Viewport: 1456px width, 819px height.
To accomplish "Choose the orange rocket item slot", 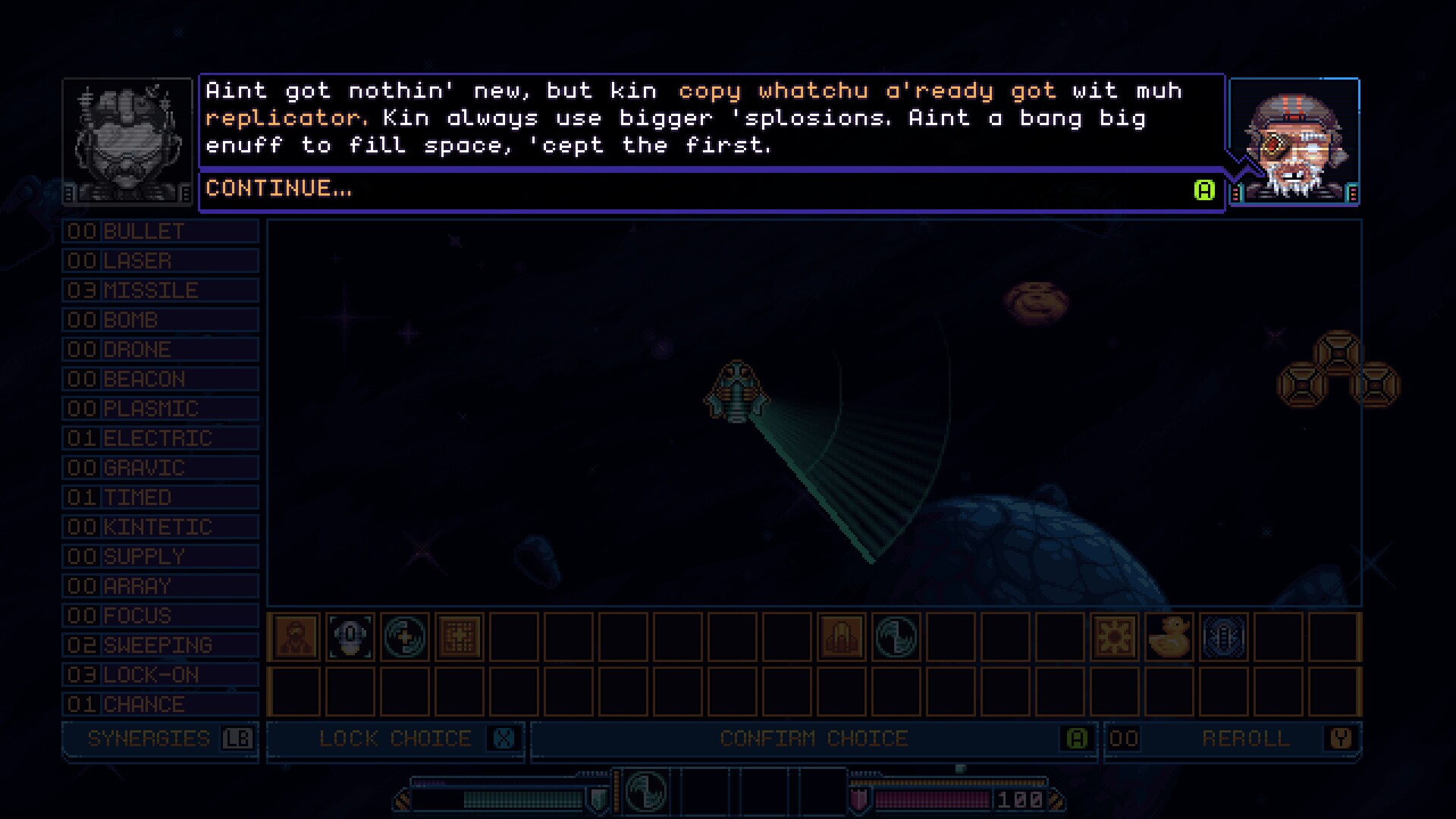I will pyautogui.click(x=841, y=636).
